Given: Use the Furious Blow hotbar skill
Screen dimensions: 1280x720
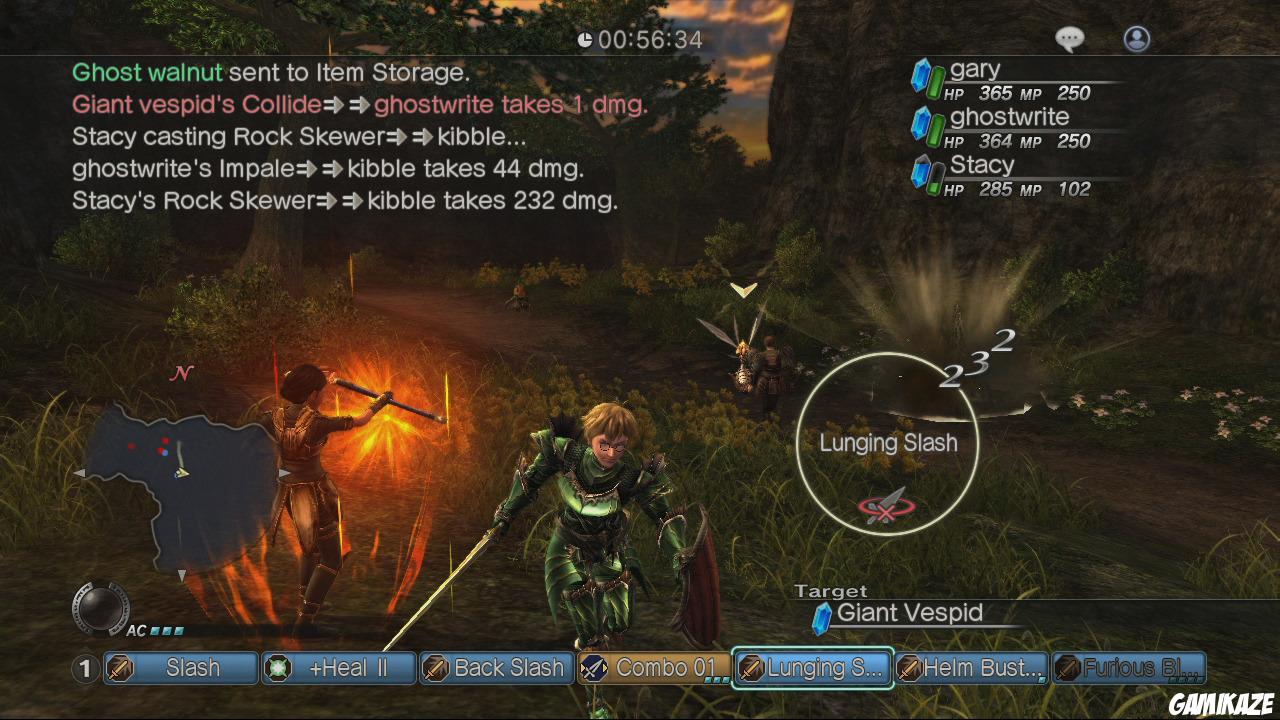Looking at the screenshot, I should coord(1129,668).
